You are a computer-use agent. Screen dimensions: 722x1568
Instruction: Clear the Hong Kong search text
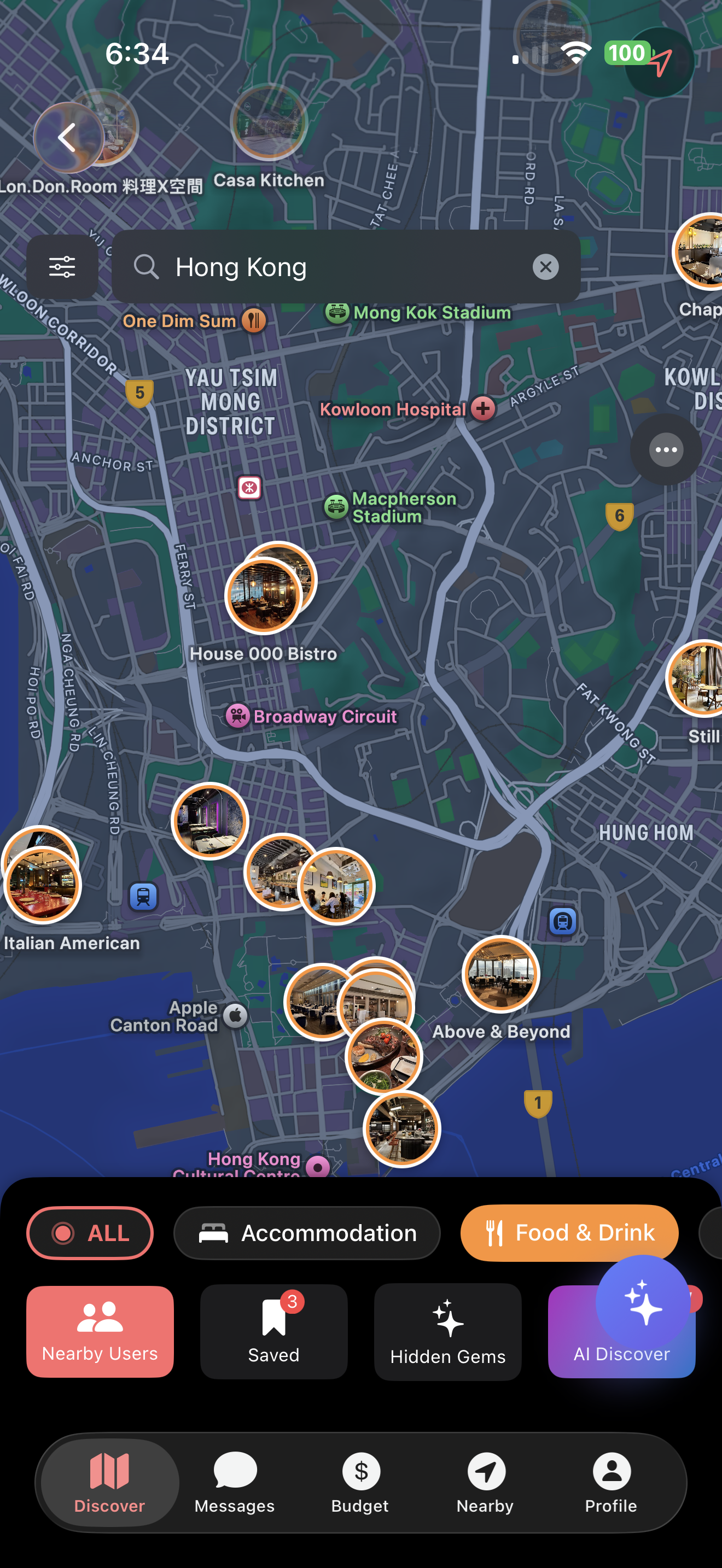point(545,267)
